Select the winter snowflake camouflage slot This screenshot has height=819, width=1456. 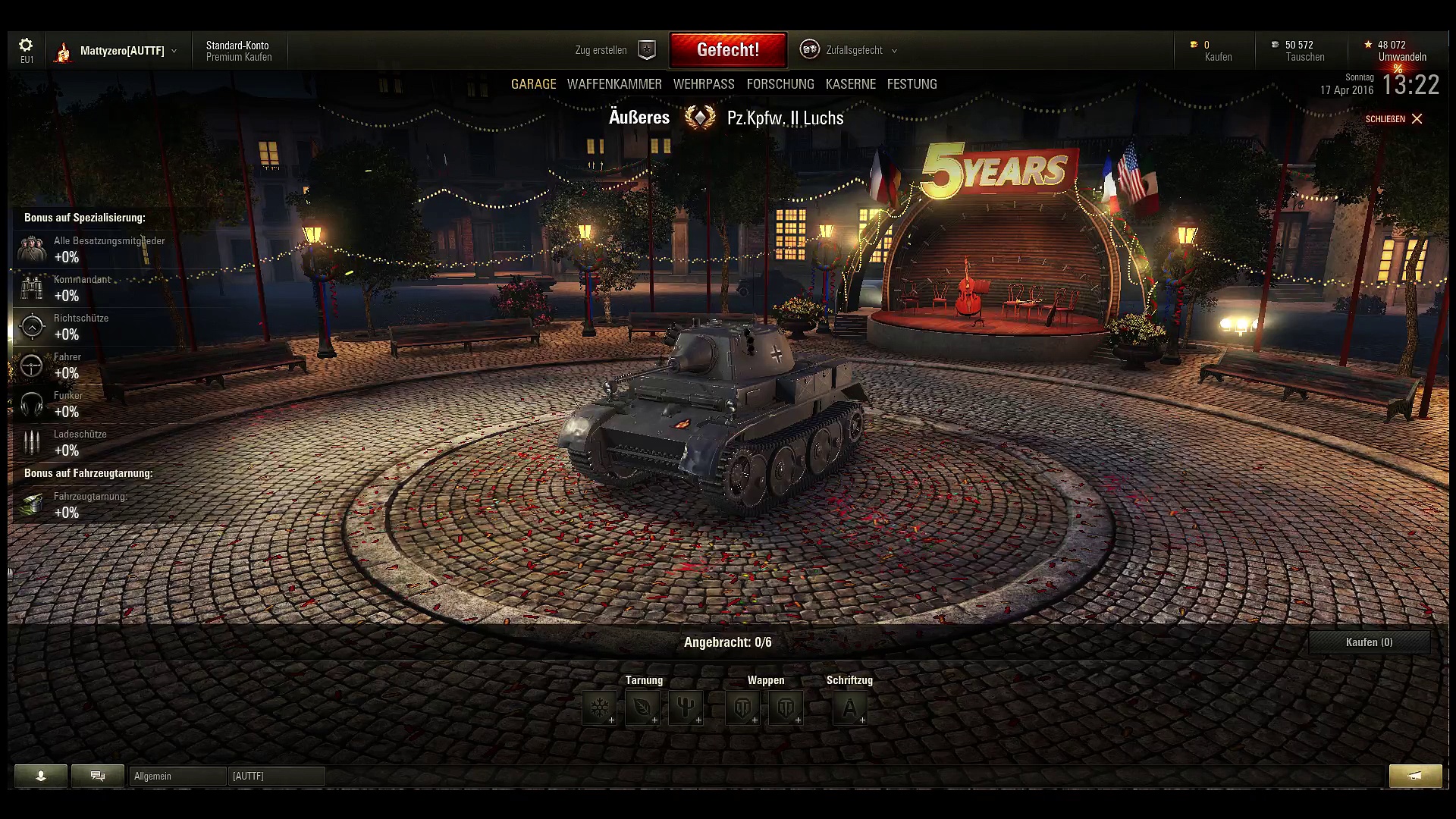[600, 708]
